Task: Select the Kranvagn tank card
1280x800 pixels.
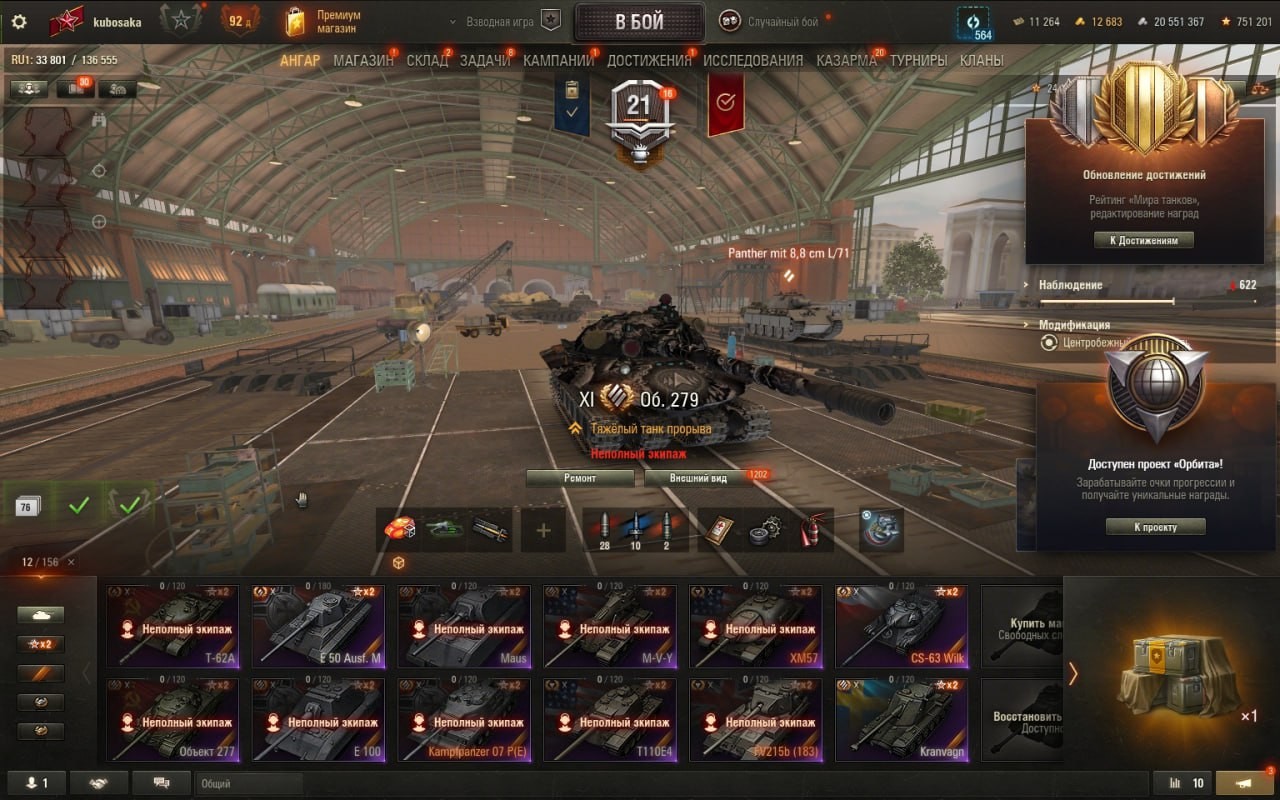Action: pyautogui.click(x=901, y=720)
